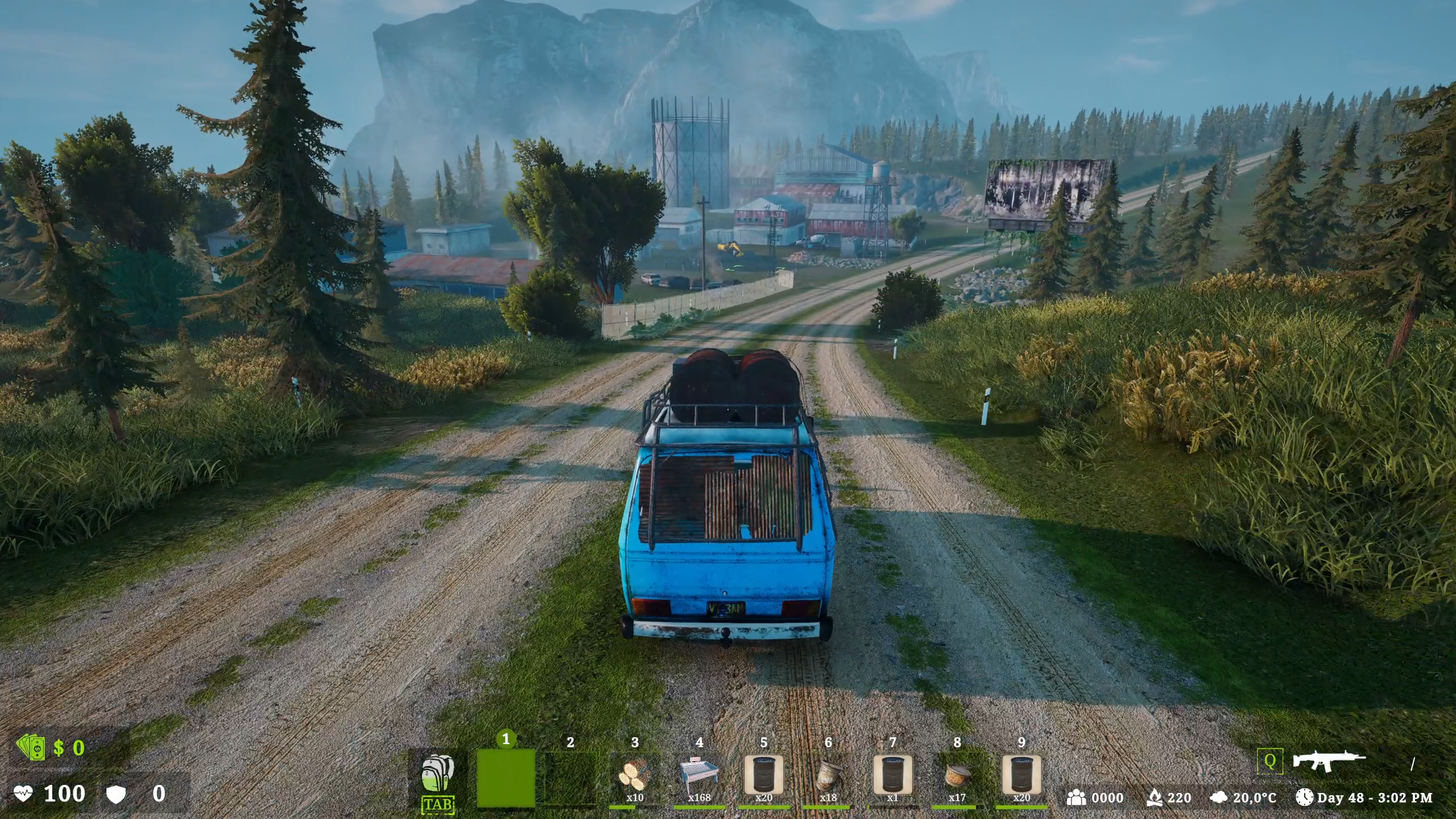The width and height of the screenshot is (1456, 819).
Task: Open the backpack inventory icon
Action: click(x=438, y=773)
